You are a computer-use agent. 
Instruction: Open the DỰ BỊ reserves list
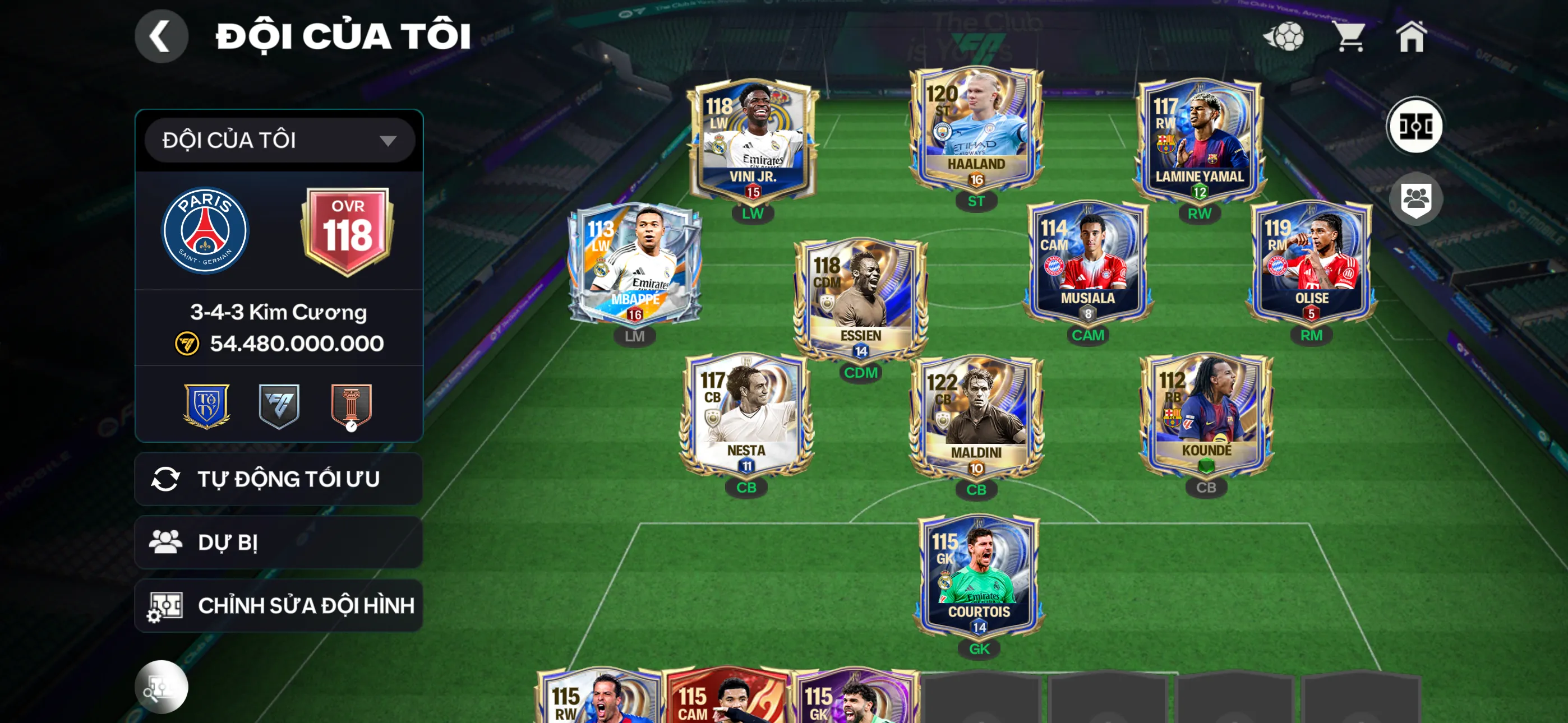pos(278,543)
